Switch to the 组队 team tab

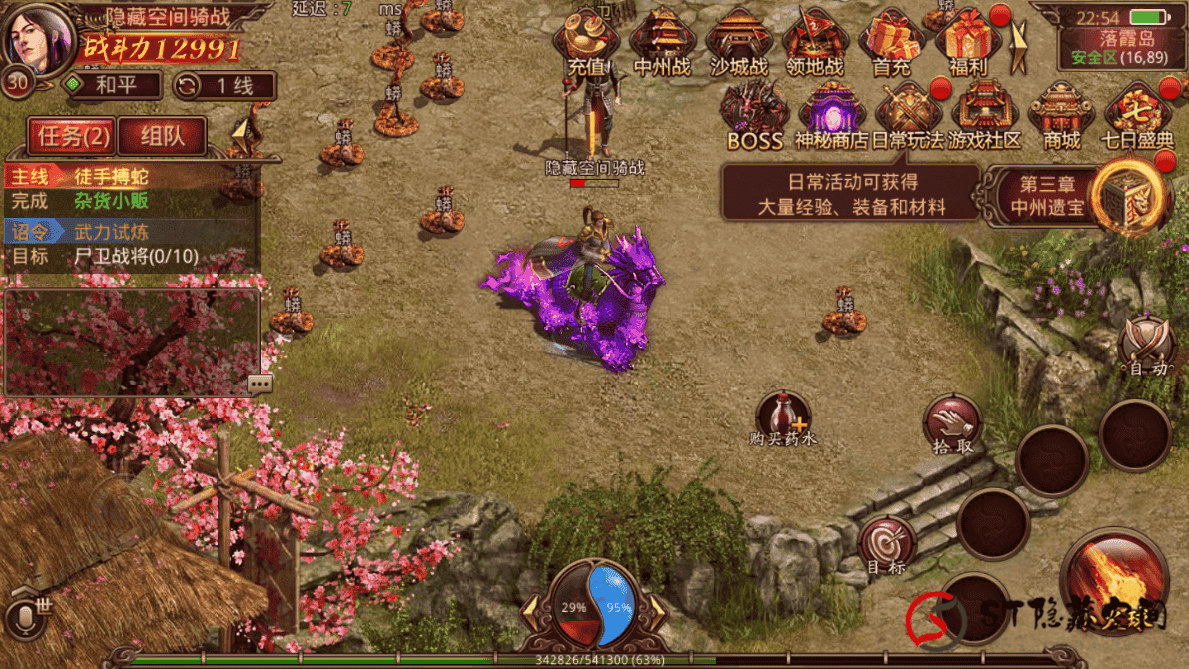[x=161, y=136]
